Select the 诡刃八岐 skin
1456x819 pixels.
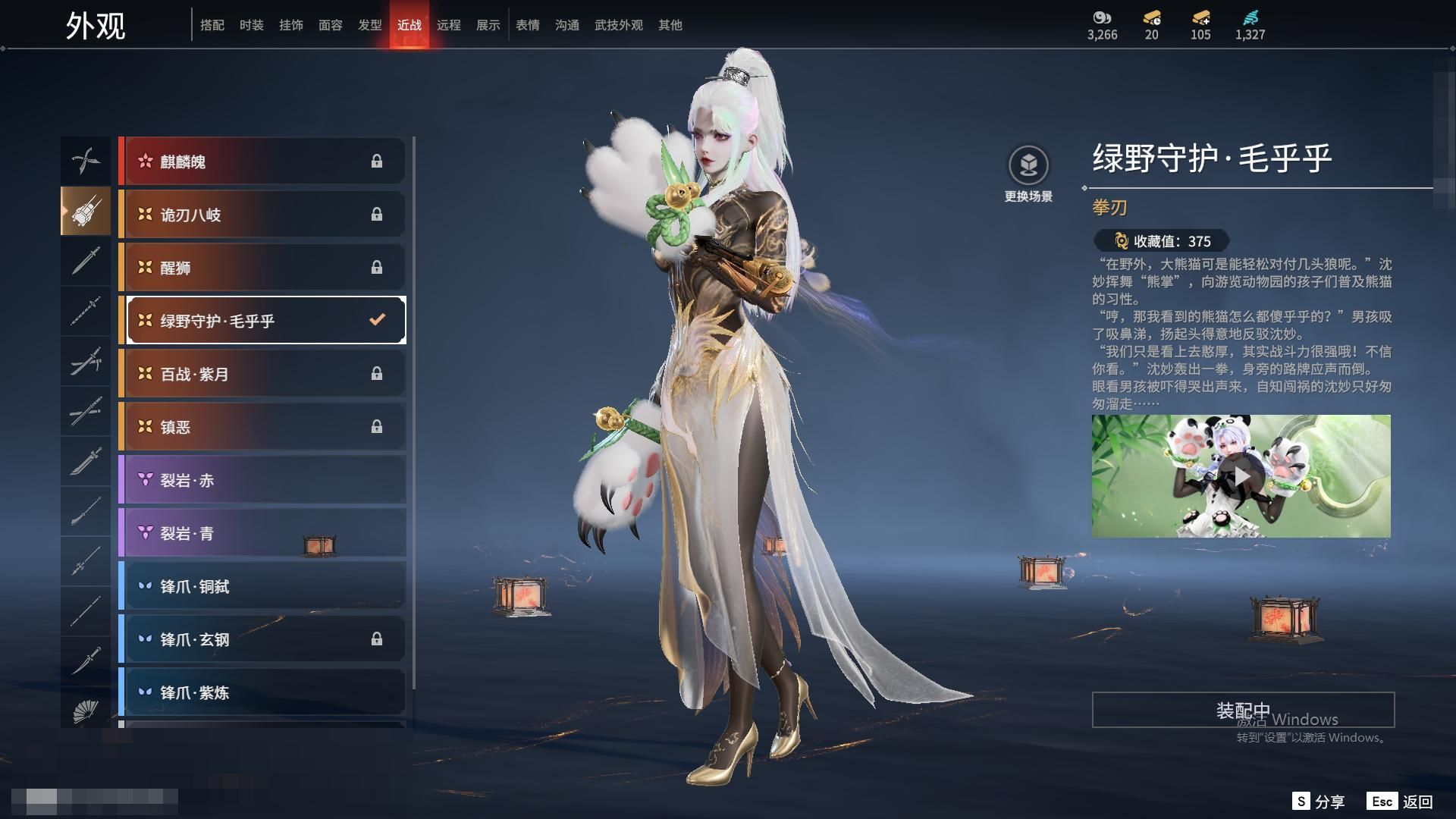coord(262,215)
